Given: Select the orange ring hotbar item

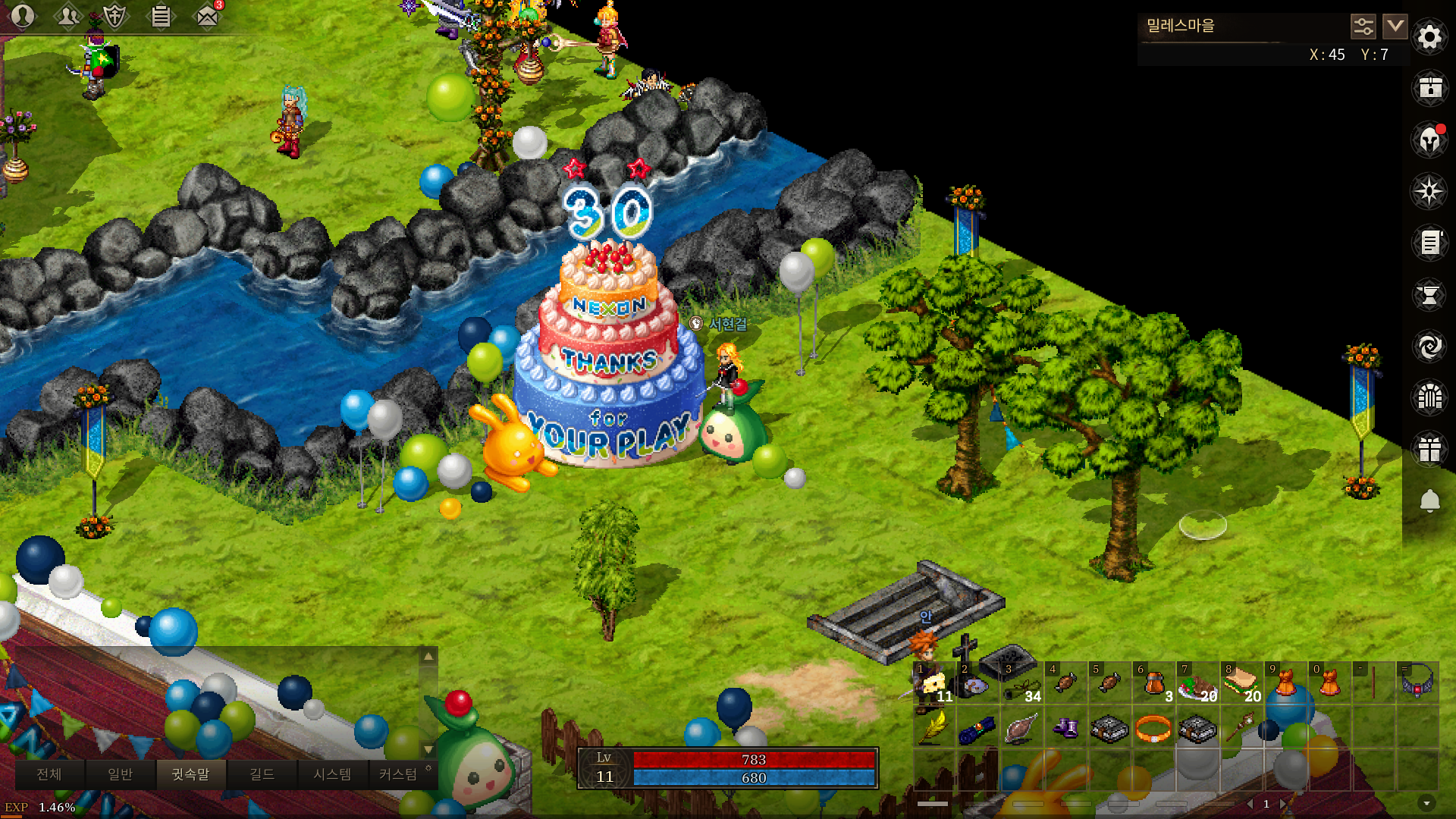Looking at the screenshot, I should [1153, 729].
